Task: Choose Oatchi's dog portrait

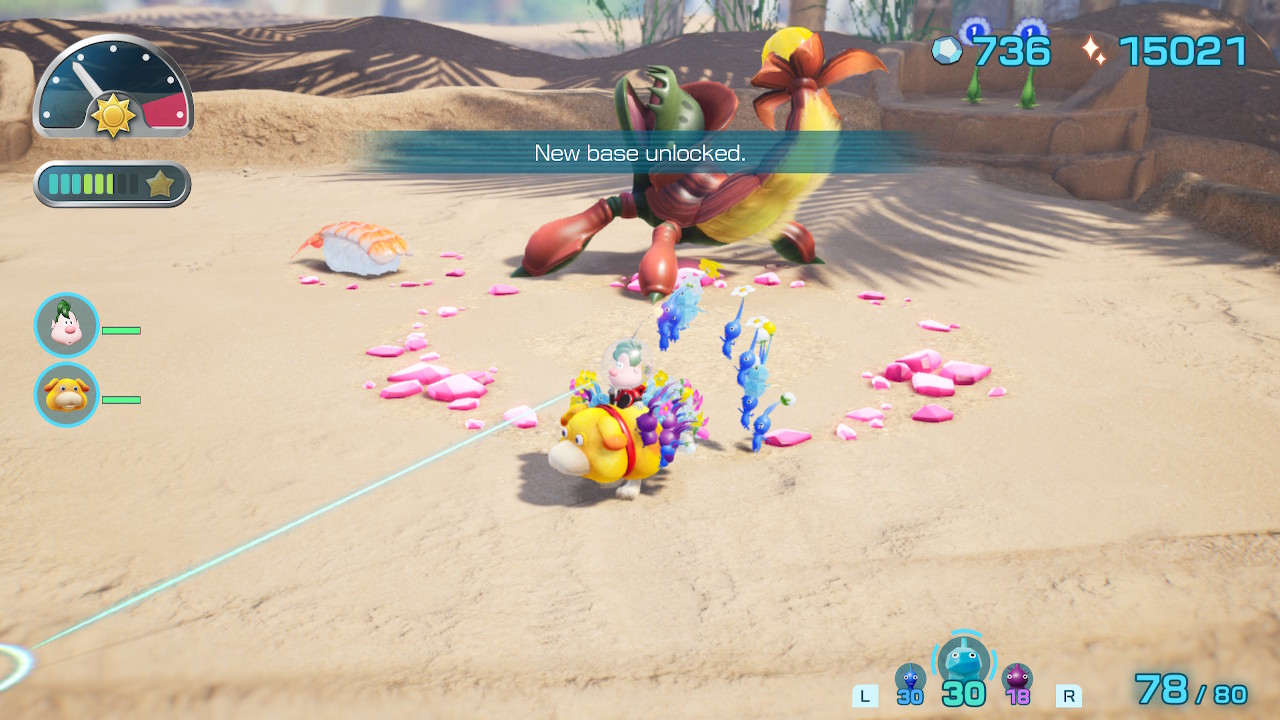Action: pos(67,395)
